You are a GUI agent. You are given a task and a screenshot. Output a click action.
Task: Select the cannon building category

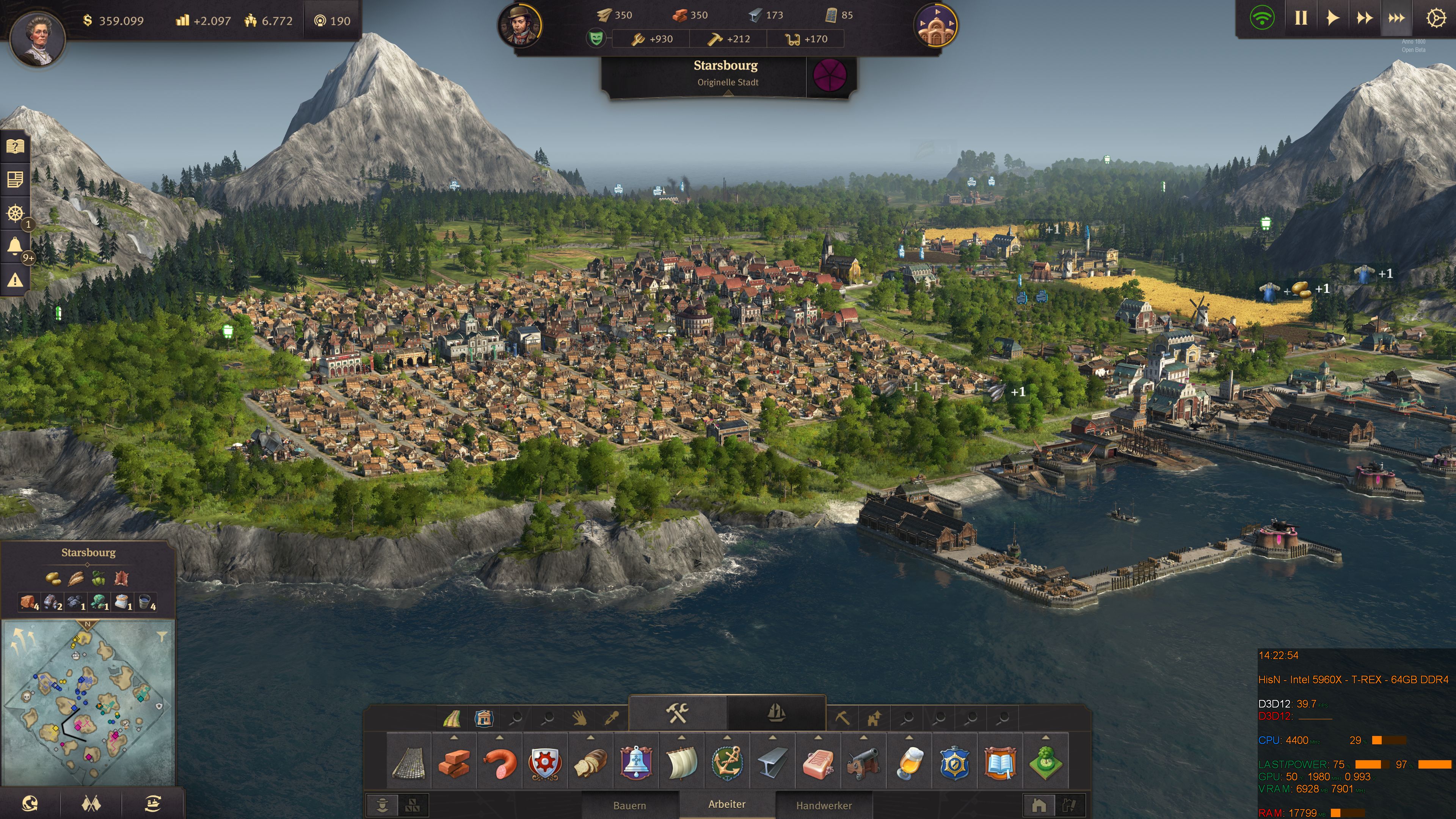point(863,763)
